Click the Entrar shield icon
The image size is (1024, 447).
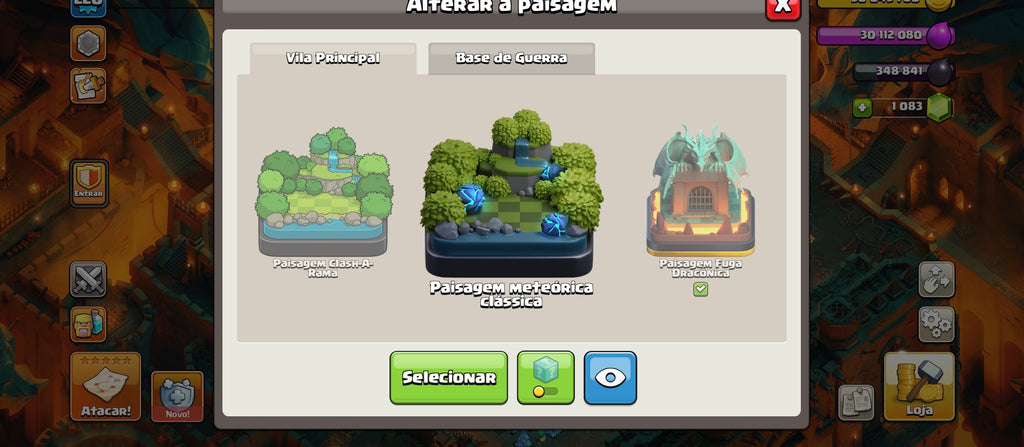click(89, 183)
